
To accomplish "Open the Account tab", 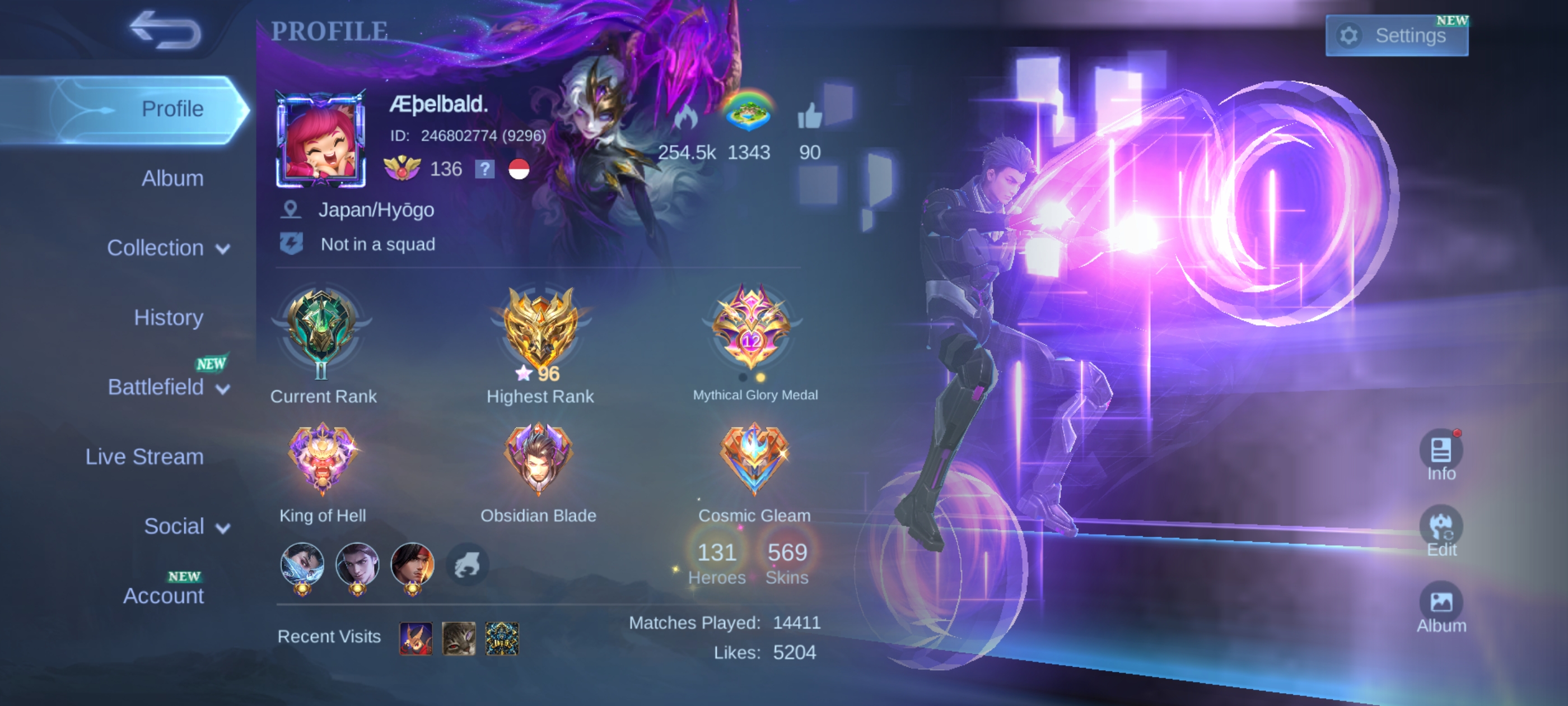I will click(x=163, y=595).
